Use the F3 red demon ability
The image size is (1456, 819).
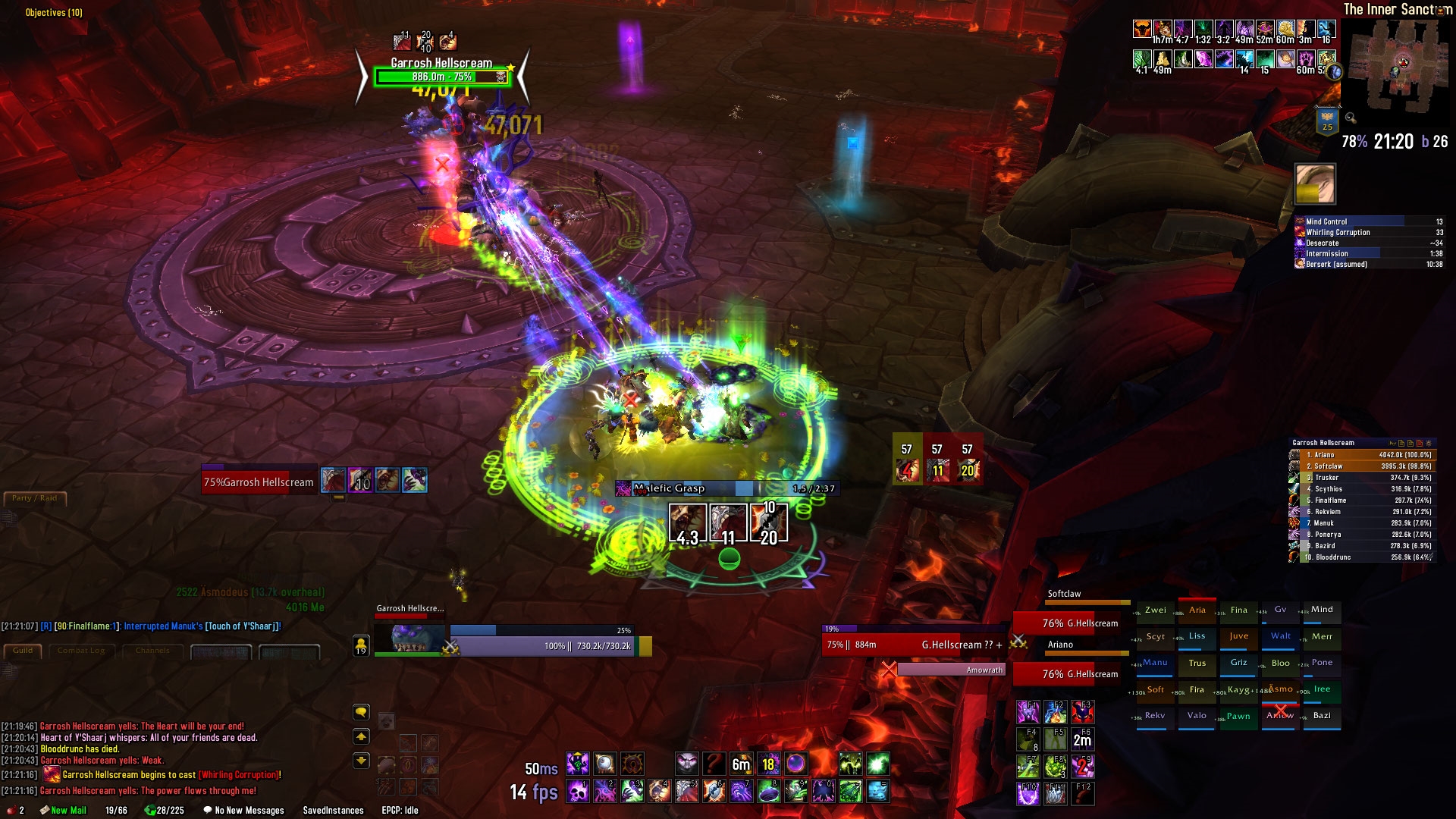coord(1082,711)
